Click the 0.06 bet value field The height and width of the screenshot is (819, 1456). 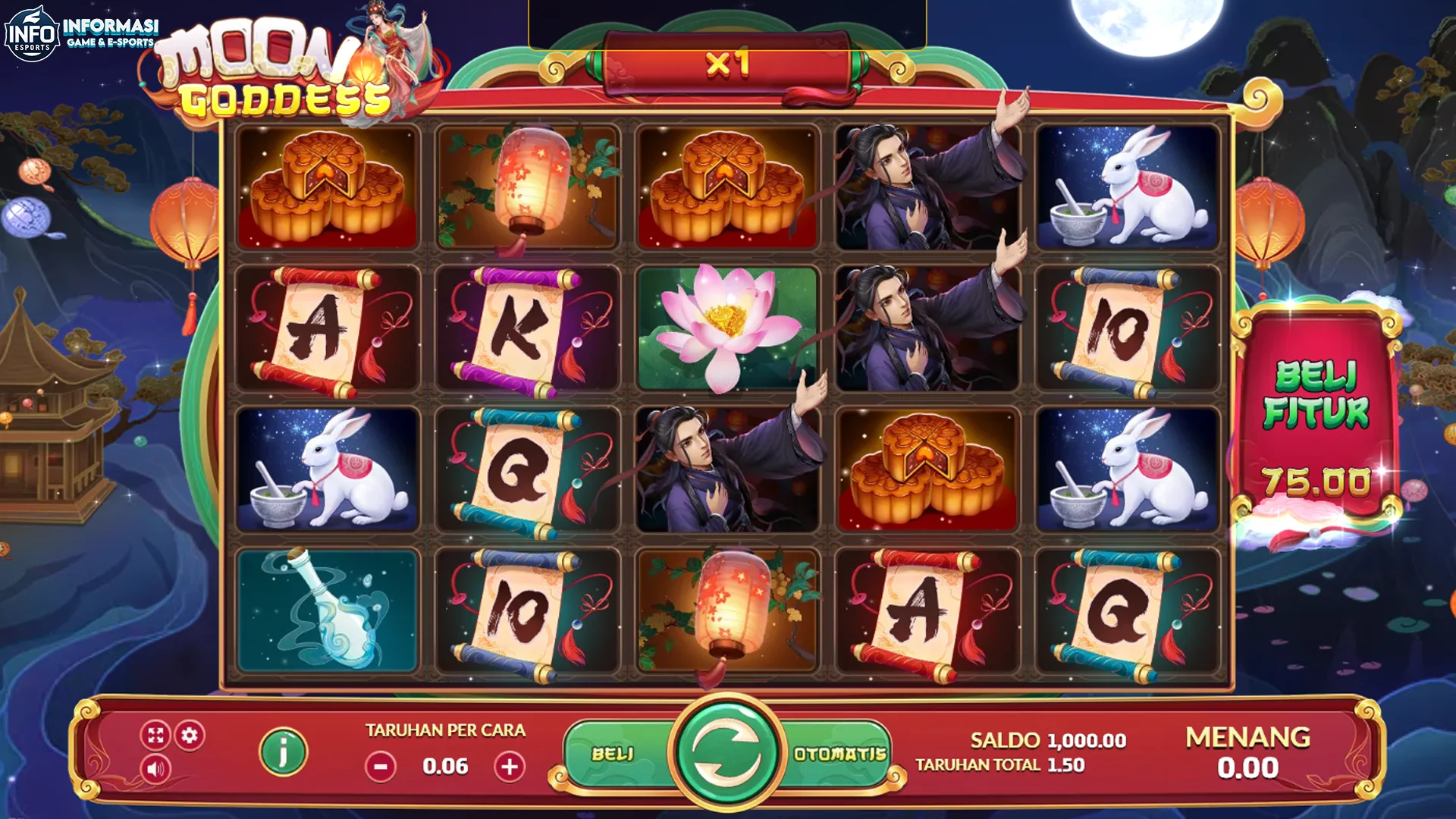tap(445, 766)
